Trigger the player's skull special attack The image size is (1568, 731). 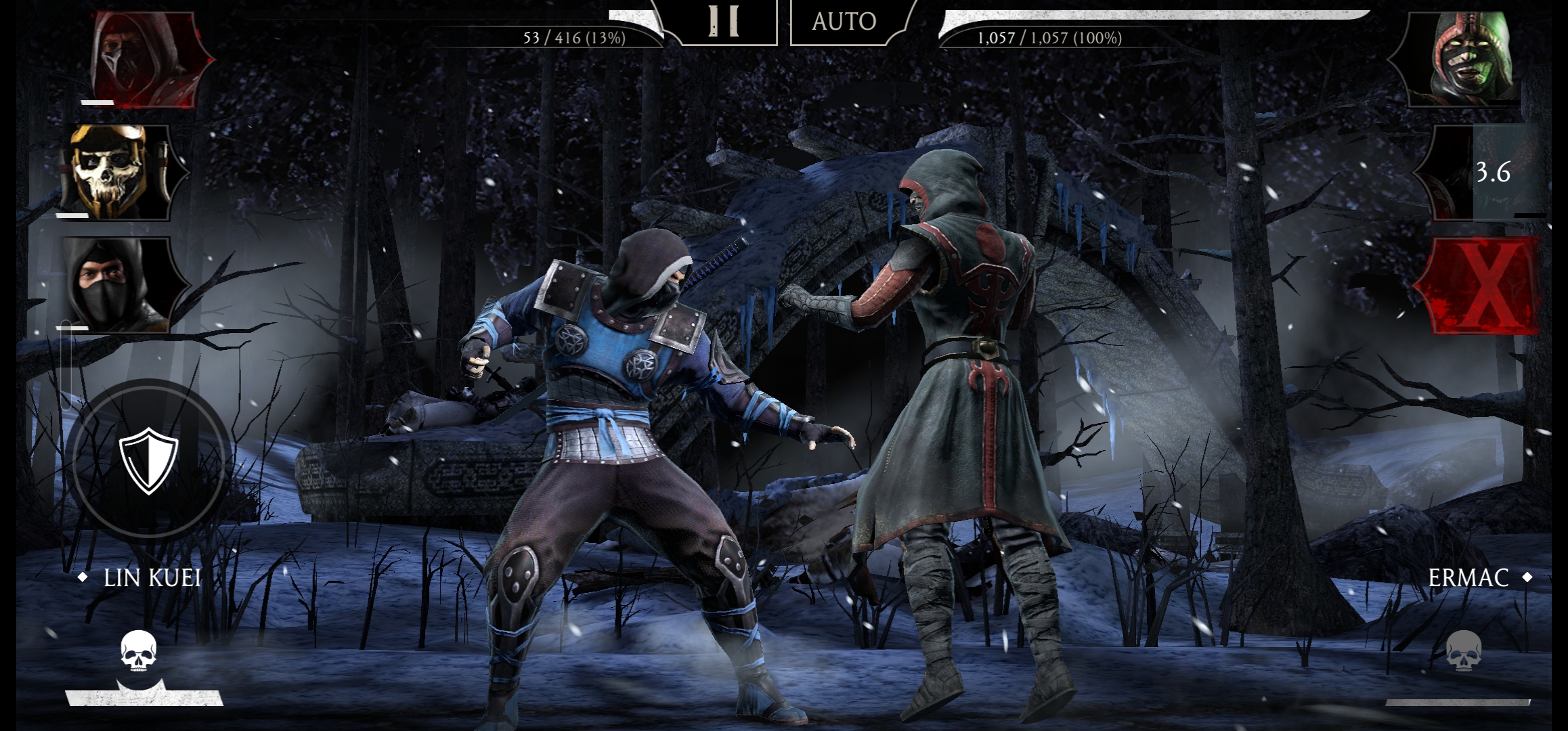click(139, 653)
